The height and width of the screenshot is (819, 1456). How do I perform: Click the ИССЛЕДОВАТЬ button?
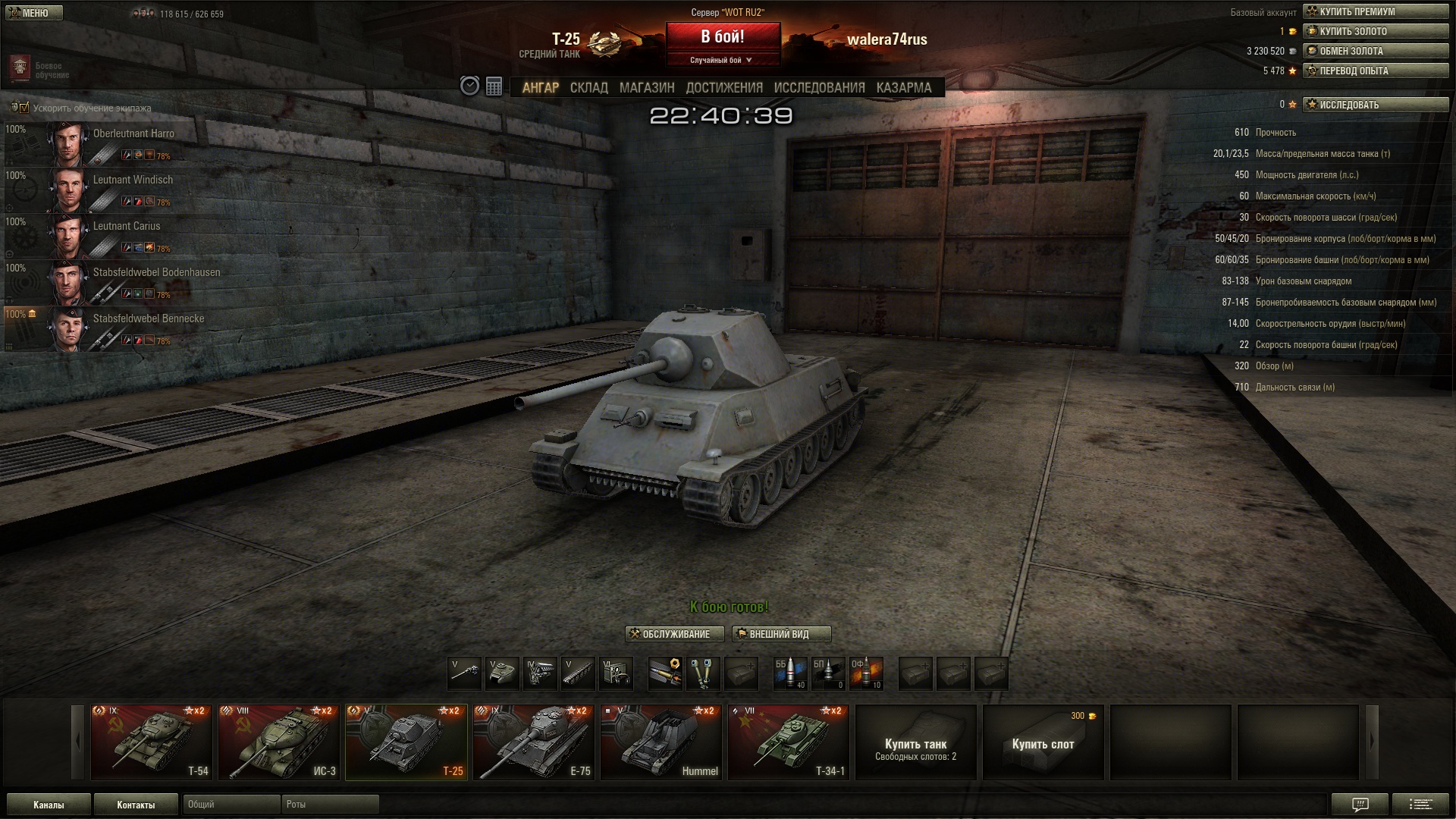[1375, 105]
